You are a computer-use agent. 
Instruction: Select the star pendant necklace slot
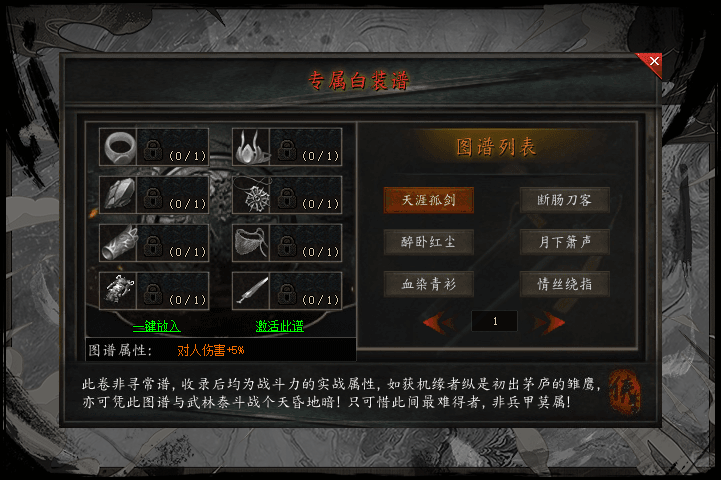point(252,195)
